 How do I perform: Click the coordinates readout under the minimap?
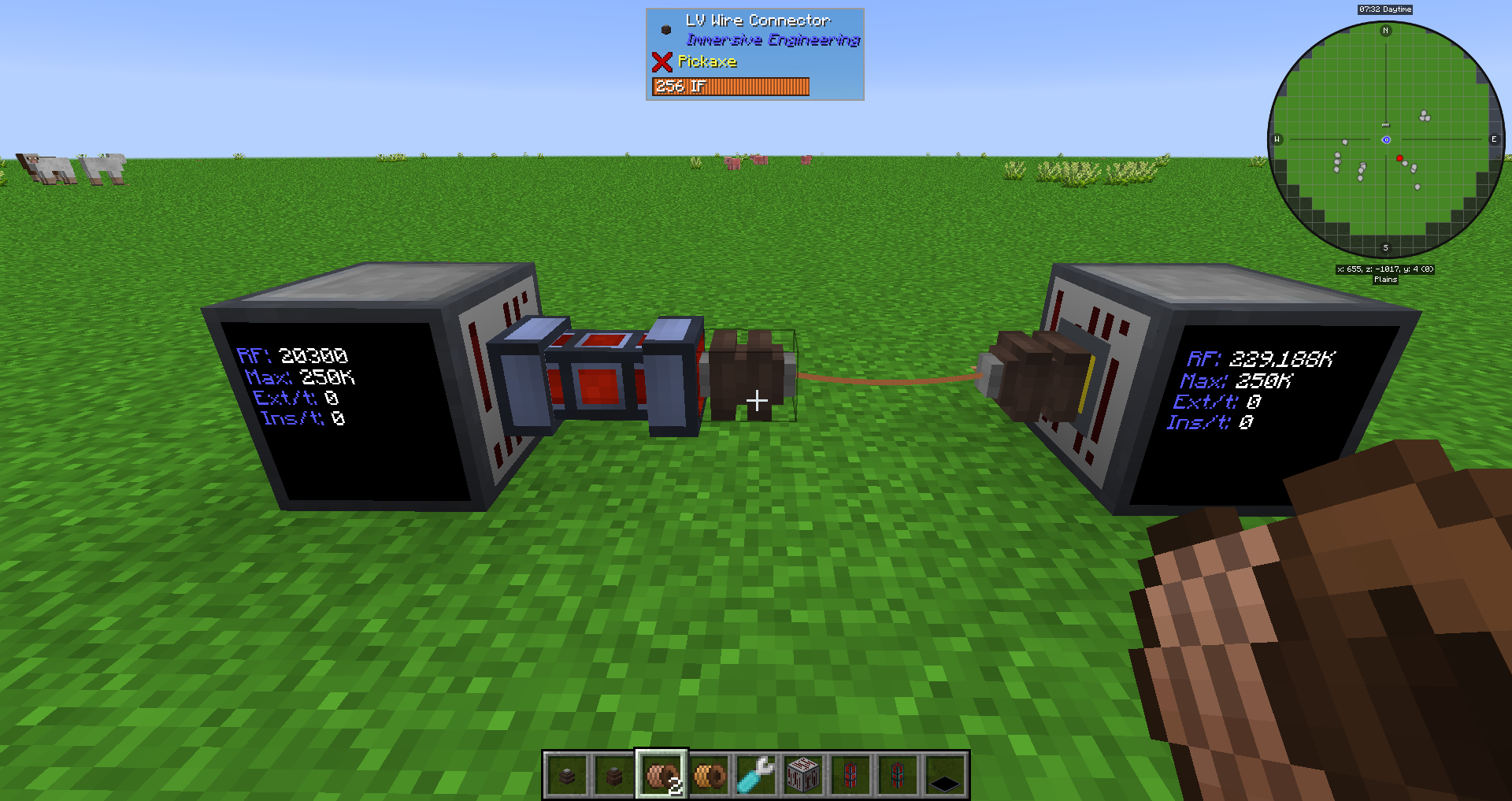(x=1386, y=269)
